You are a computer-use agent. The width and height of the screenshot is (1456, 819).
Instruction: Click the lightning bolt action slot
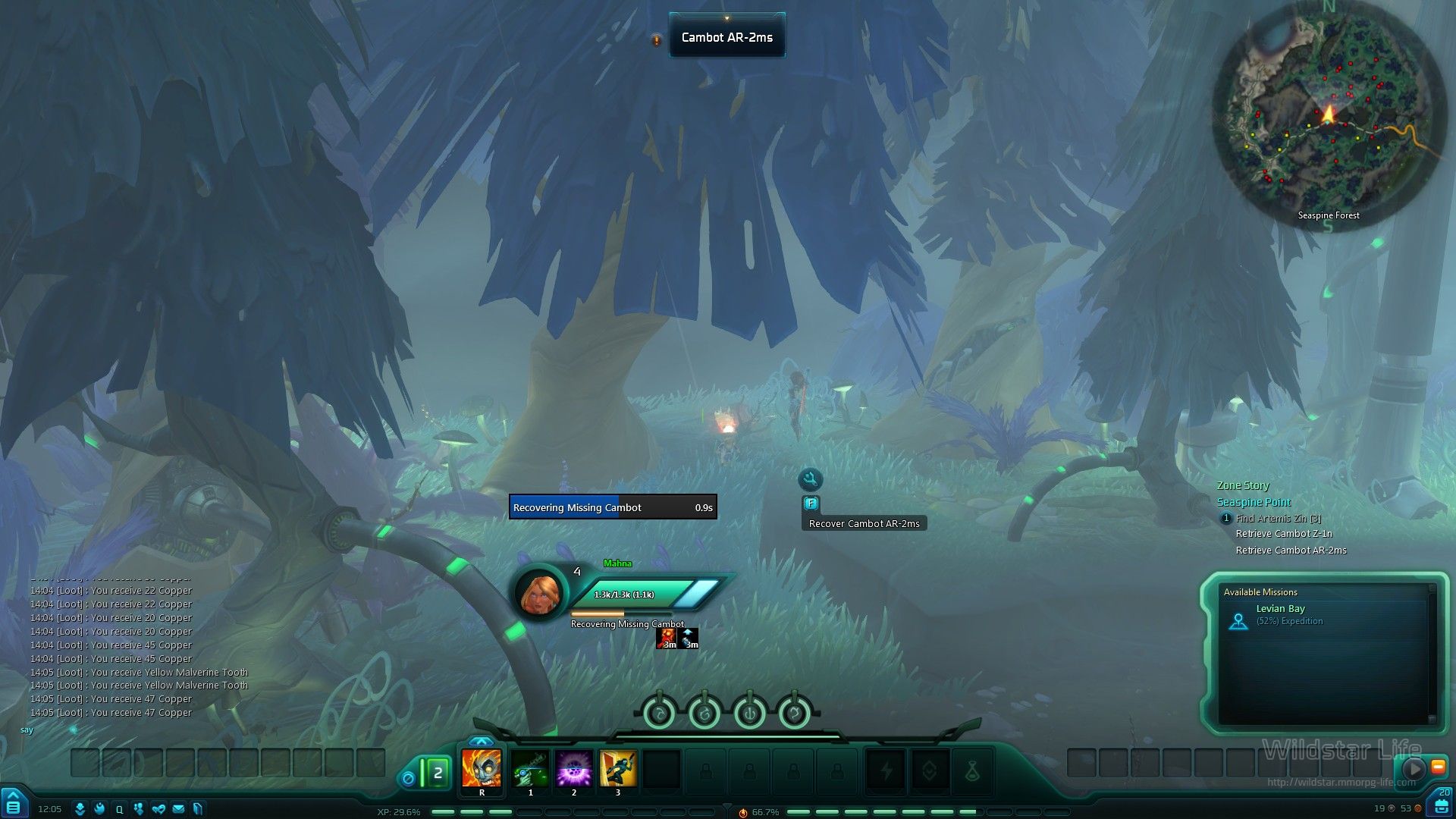coord(886,772)
